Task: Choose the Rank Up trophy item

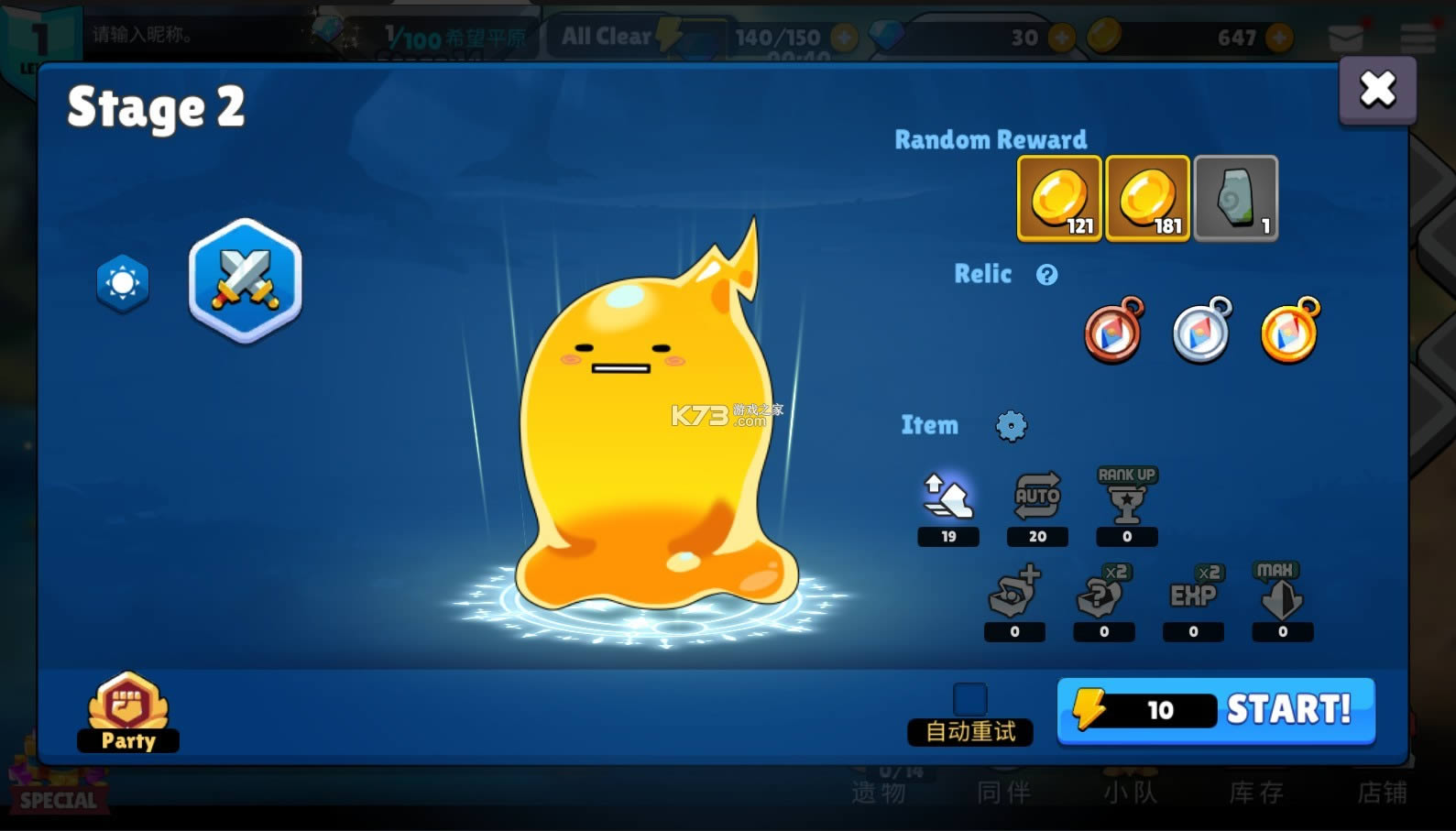Action: tap(1125, 499)
